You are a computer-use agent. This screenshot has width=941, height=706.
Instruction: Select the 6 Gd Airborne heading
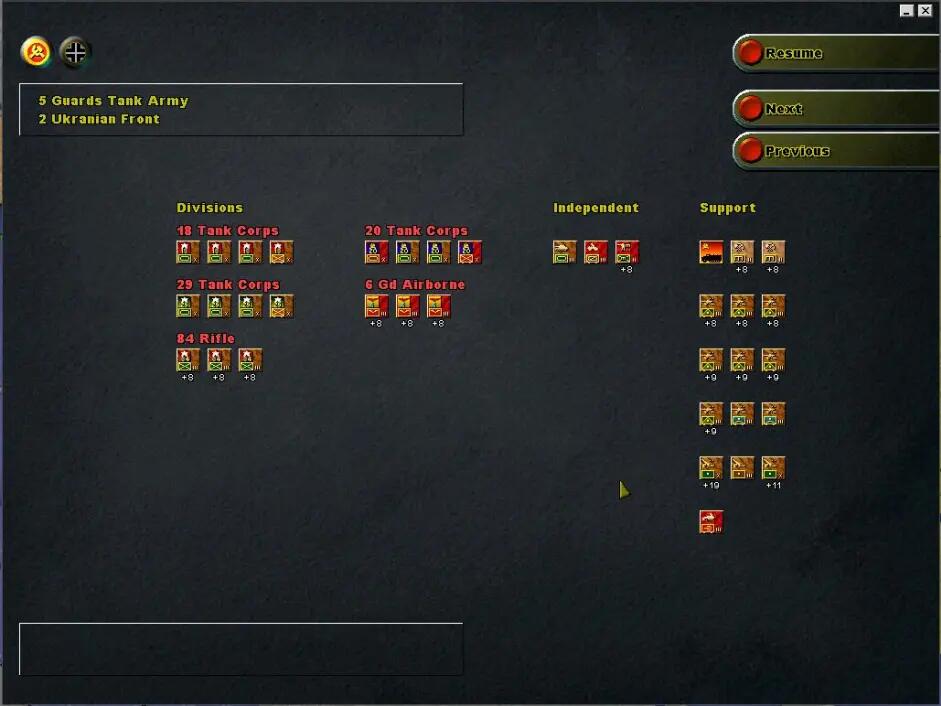coord(415,285)
